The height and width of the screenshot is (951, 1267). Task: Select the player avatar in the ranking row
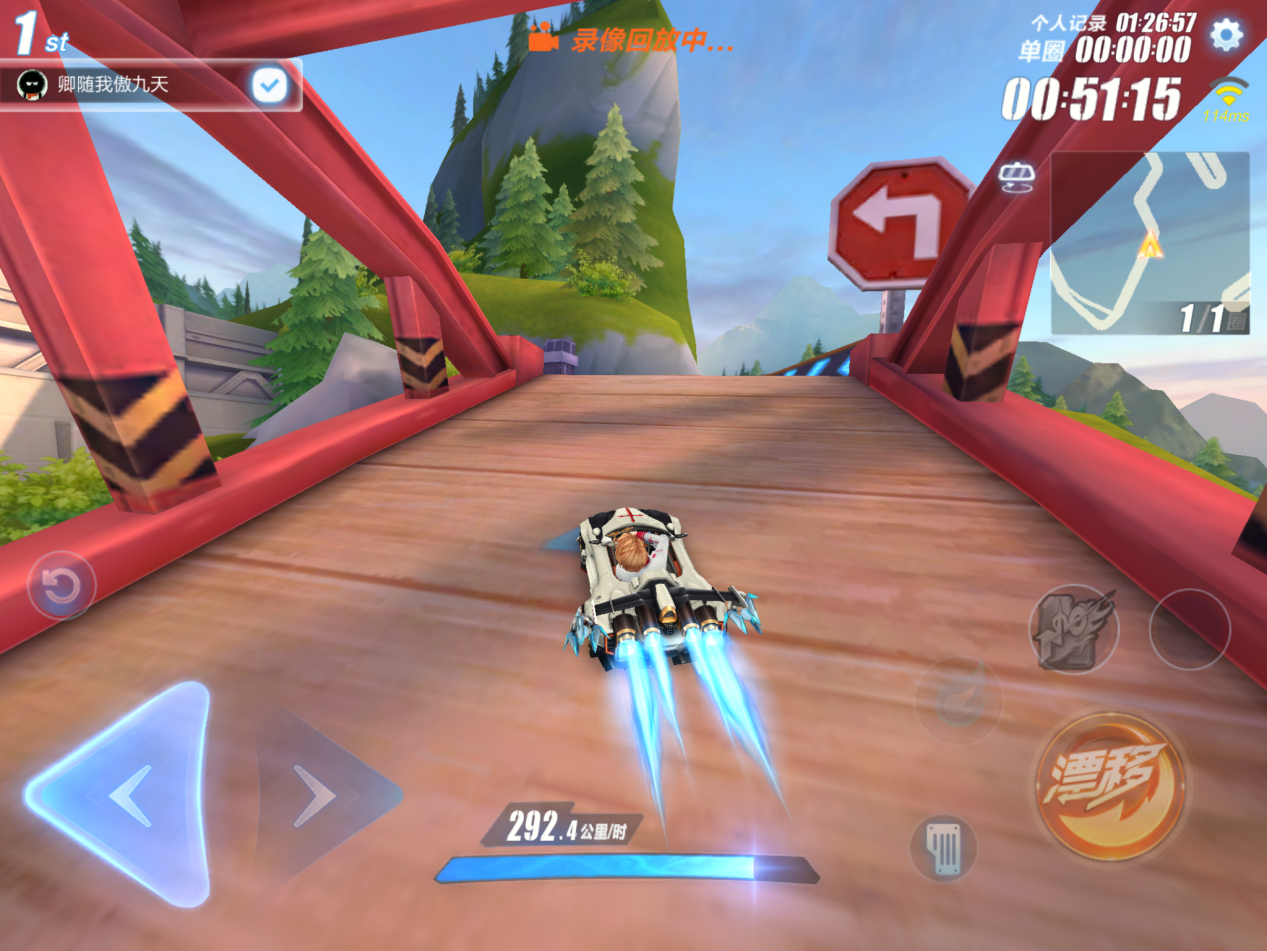pyautogui.click(x=33, y=85)
